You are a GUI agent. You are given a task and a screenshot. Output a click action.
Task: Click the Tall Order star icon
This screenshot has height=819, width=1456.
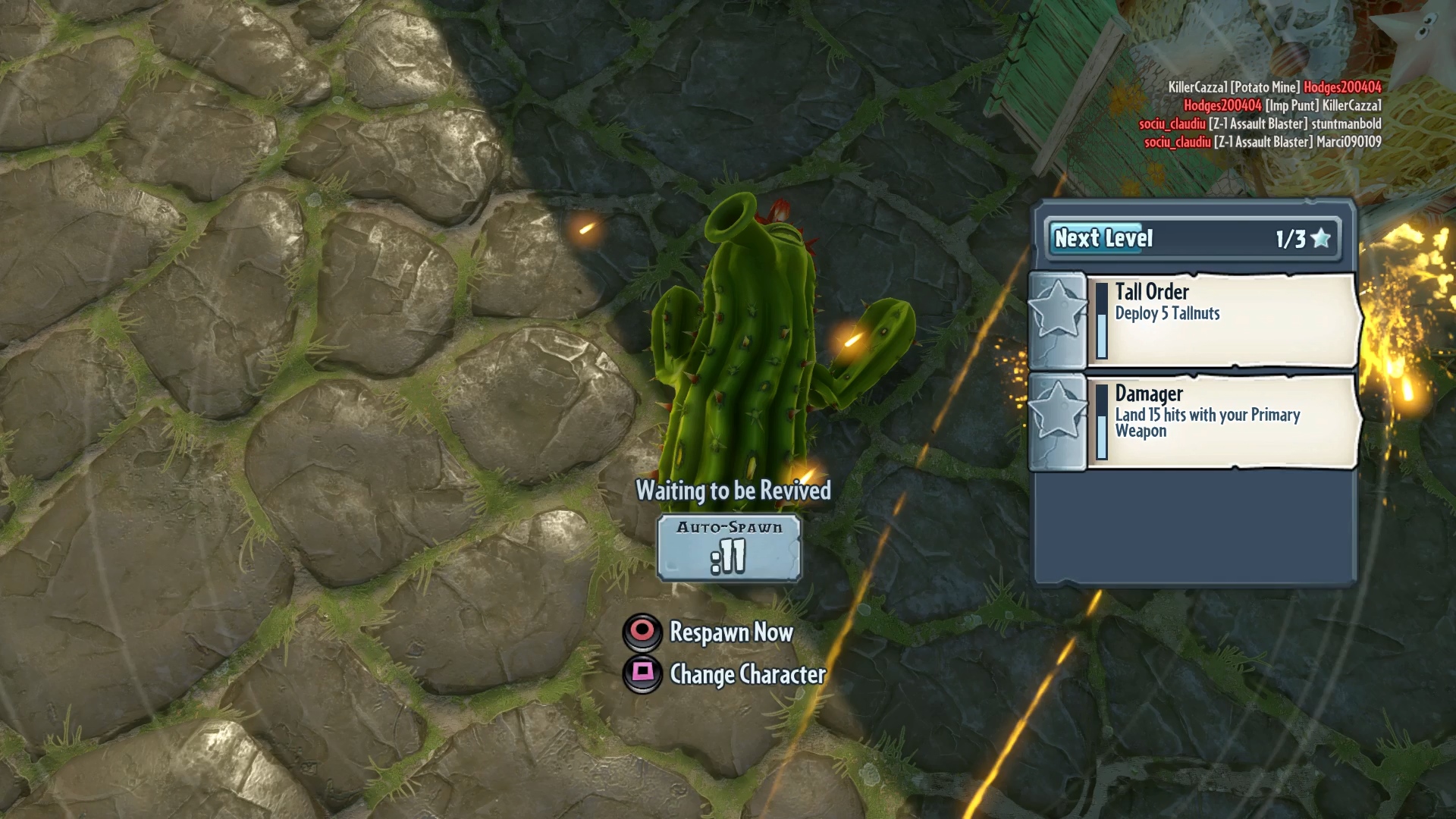pos(1057,309)
